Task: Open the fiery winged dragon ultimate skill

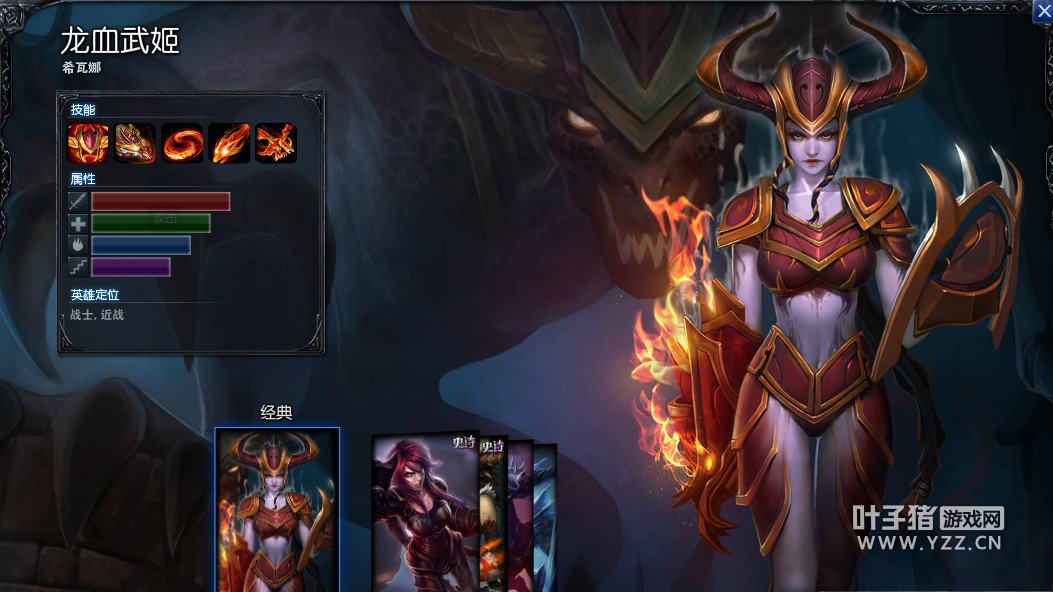Action: point(276,143)
